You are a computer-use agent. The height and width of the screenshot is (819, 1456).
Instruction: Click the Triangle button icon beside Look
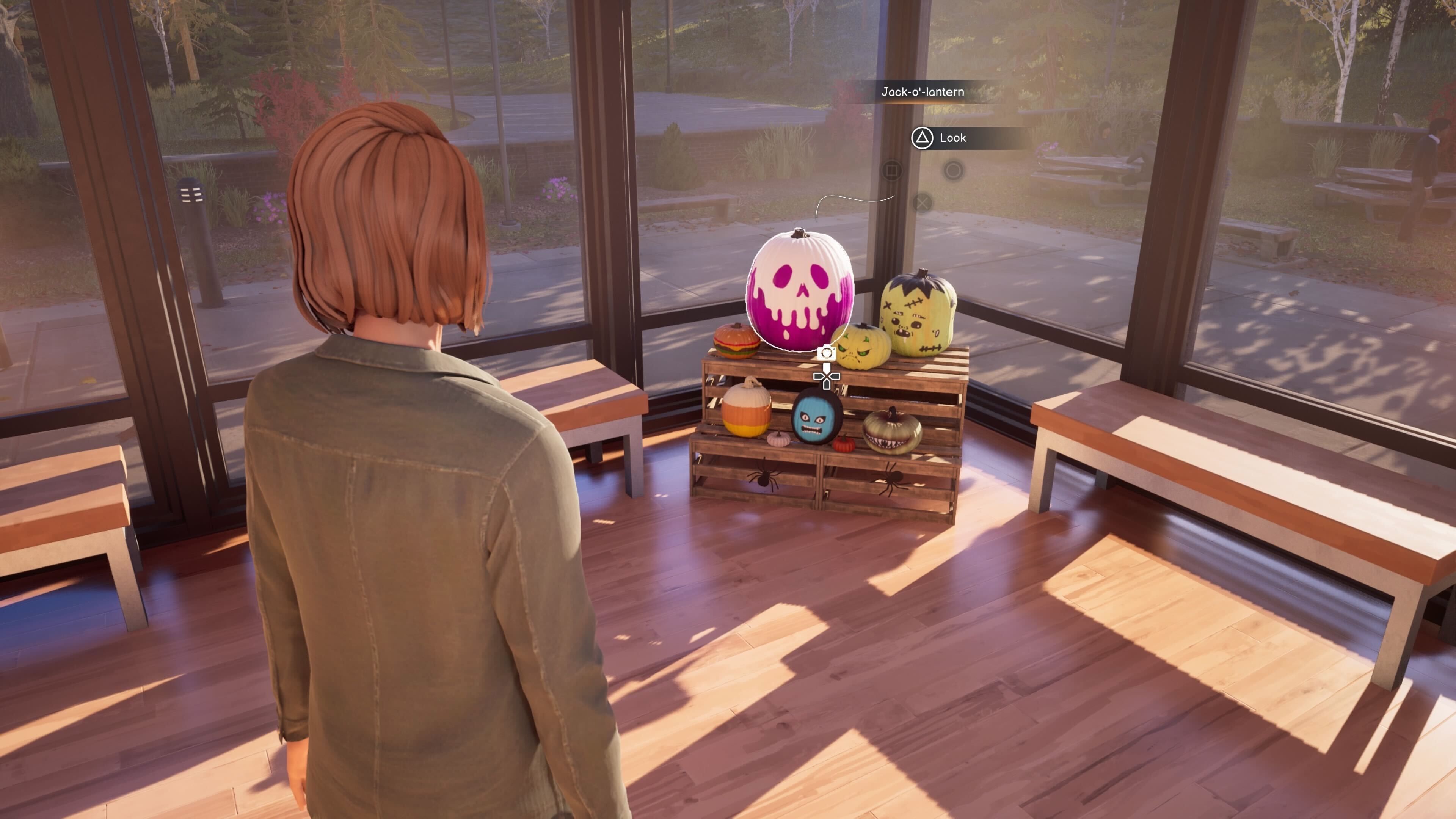click(x=923, y=138)
